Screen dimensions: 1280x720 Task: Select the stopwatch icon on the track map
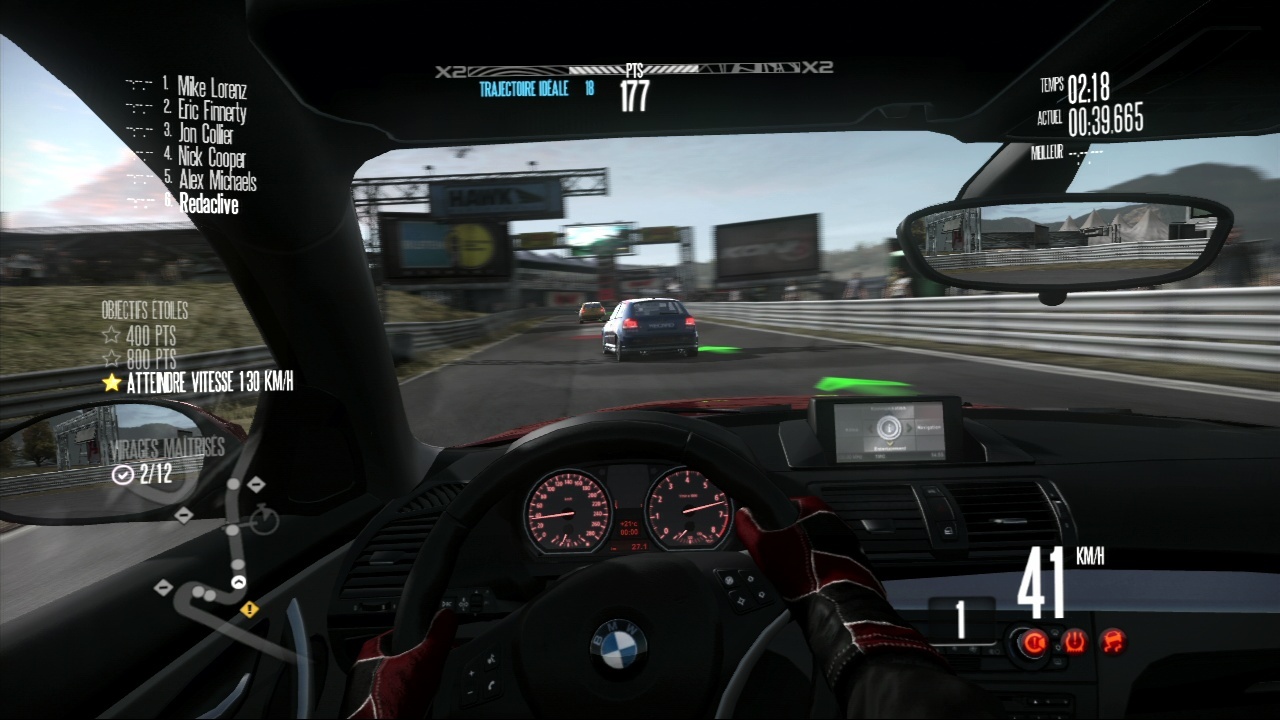tap(264, 519)
